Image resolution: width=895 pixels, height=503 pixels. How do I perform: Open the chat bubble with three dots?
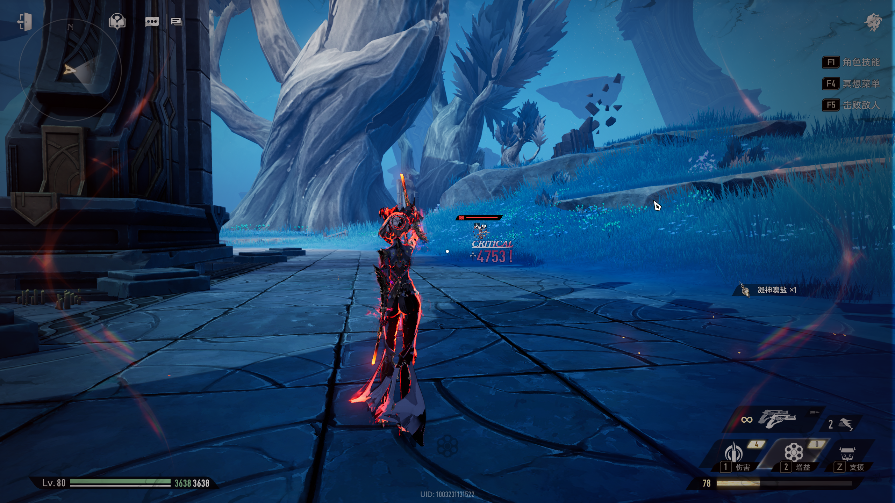click(152, 20)
